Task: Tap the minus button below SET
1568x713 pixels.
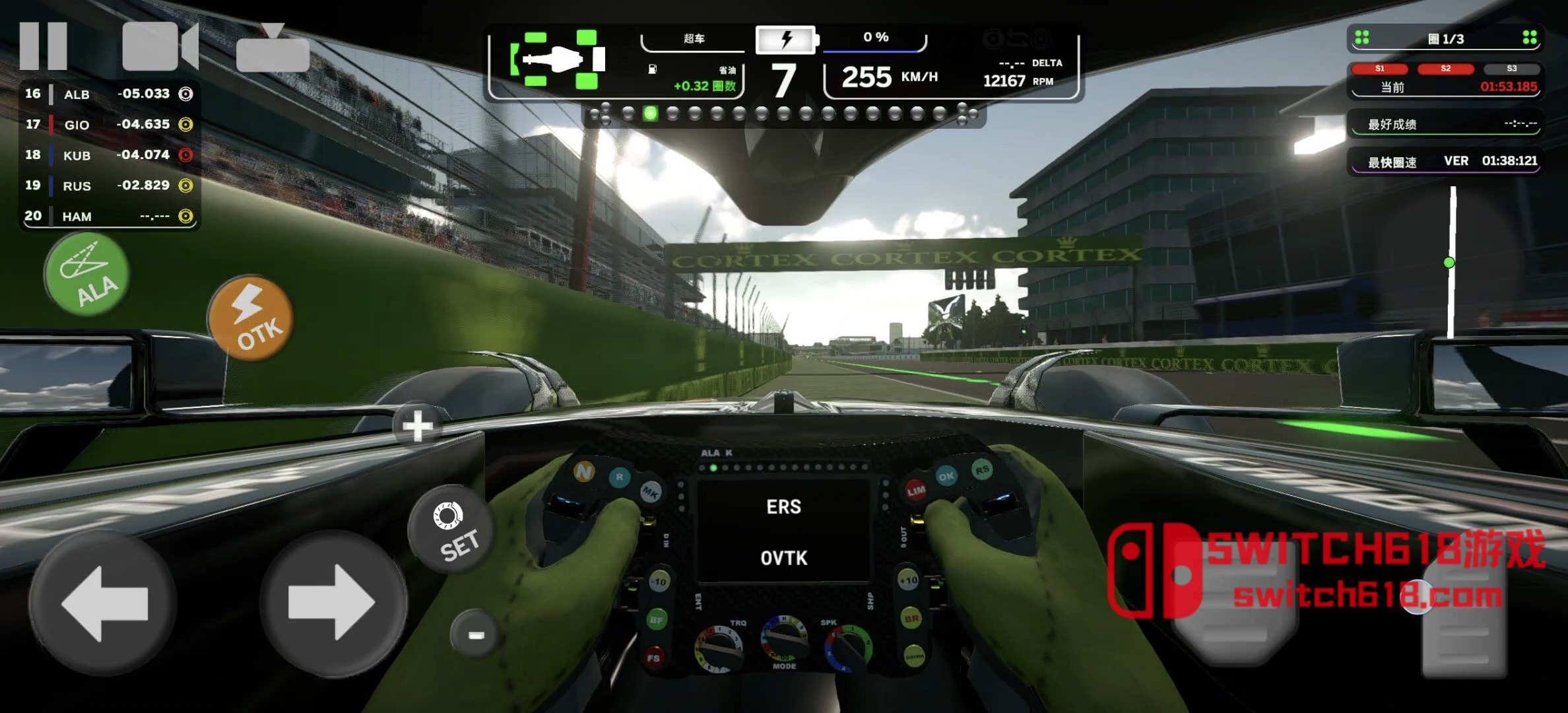Action: 475,634
